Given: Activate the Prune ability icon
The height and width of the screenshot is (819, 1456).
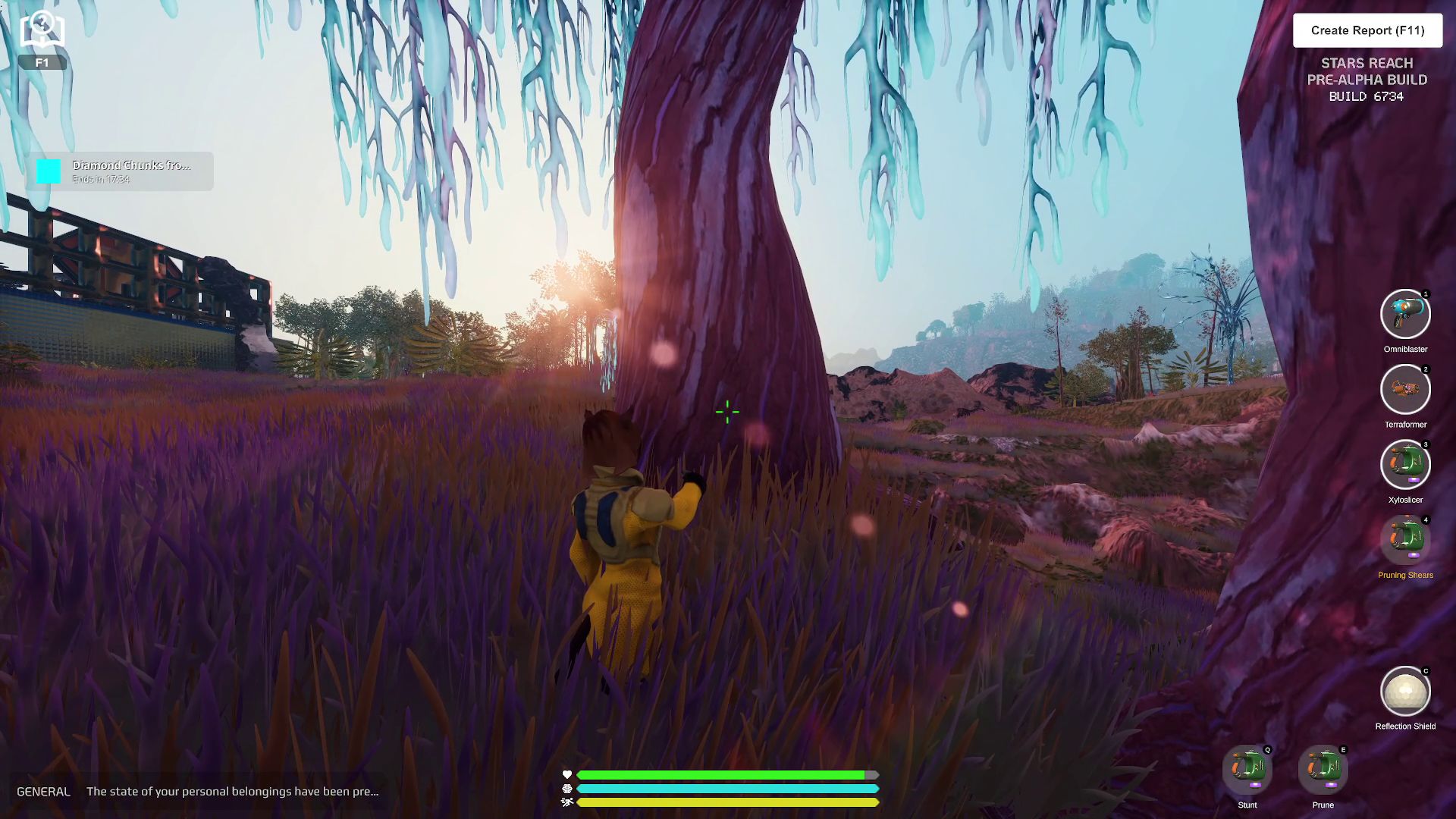Looking at the screenshot, I should [x=1323, y=770].
